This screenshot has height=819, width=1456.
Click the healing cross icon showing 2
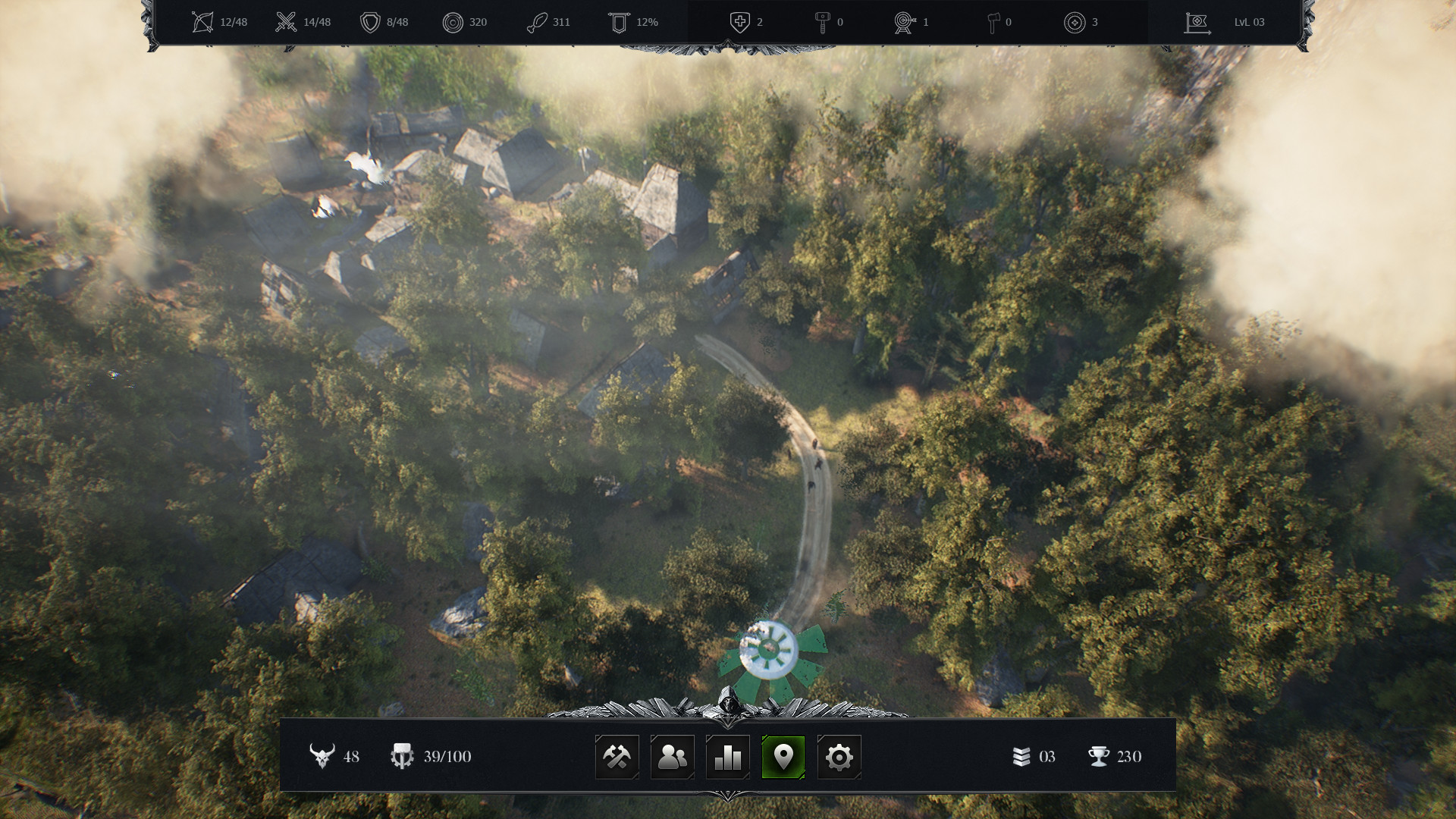[739, 21]
